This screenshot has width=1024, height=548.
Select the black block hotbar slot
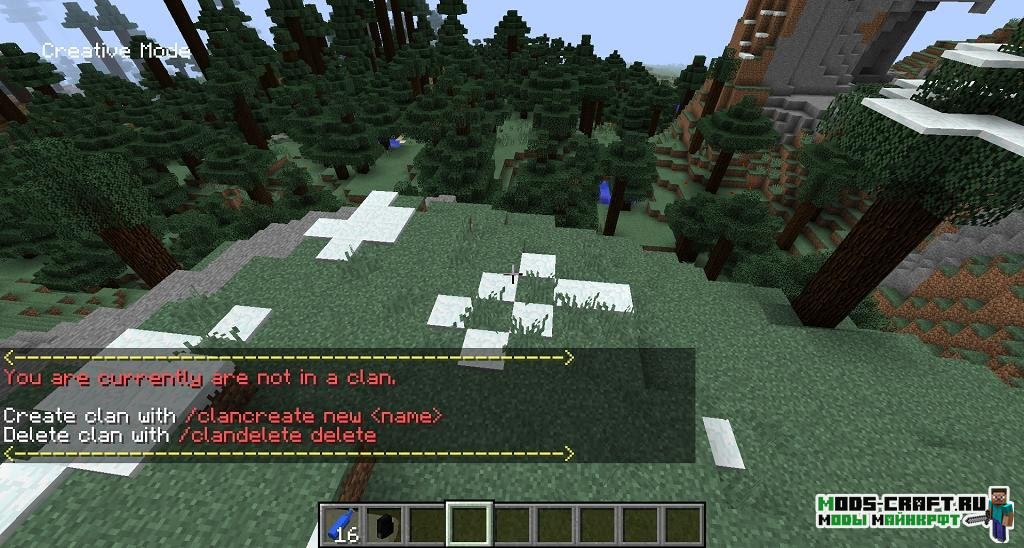click(x=382, y=524)
